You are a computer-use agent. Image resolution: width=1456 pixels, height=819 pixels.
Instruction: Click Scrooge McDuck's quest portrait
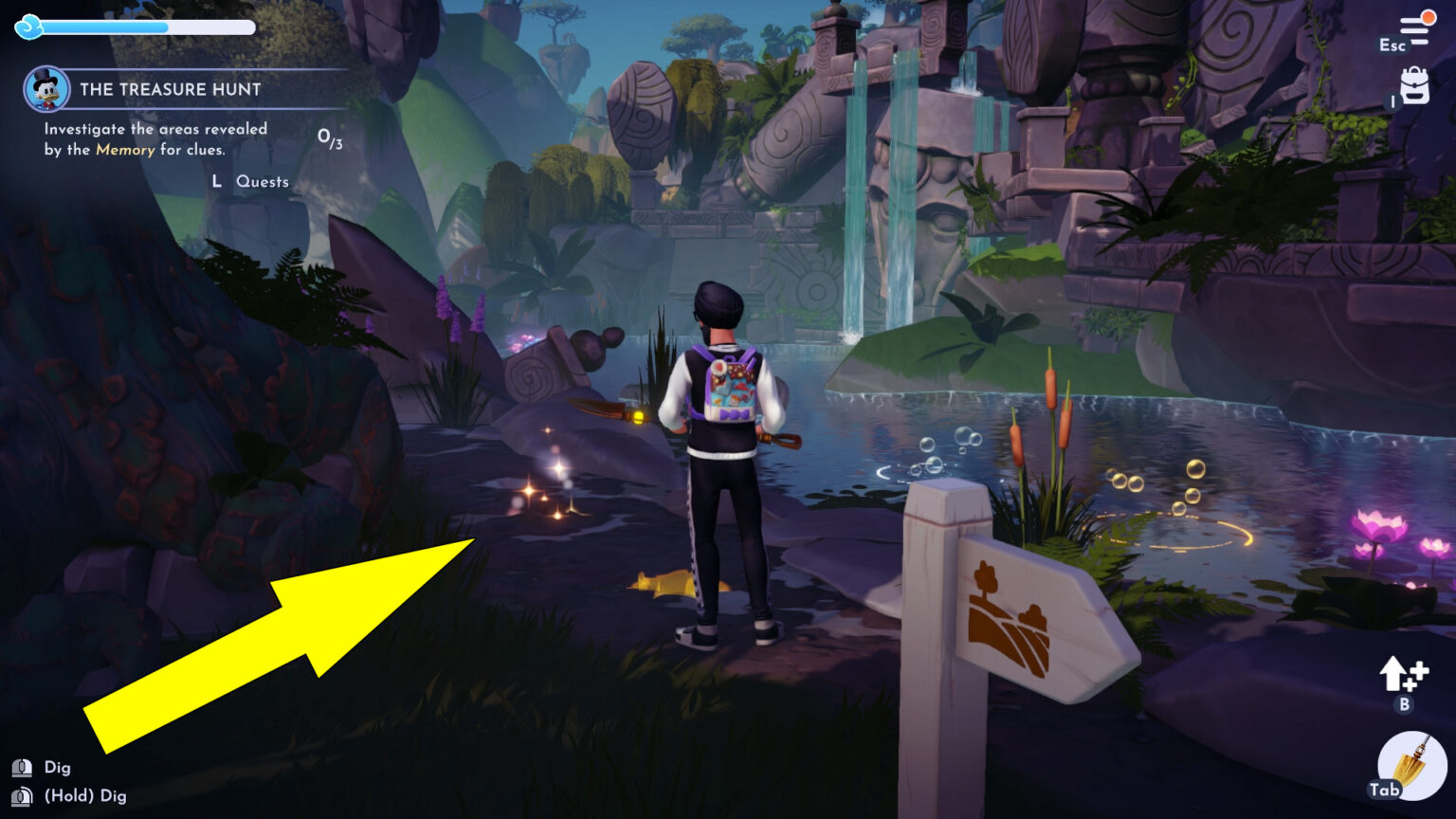pos(46,88)
